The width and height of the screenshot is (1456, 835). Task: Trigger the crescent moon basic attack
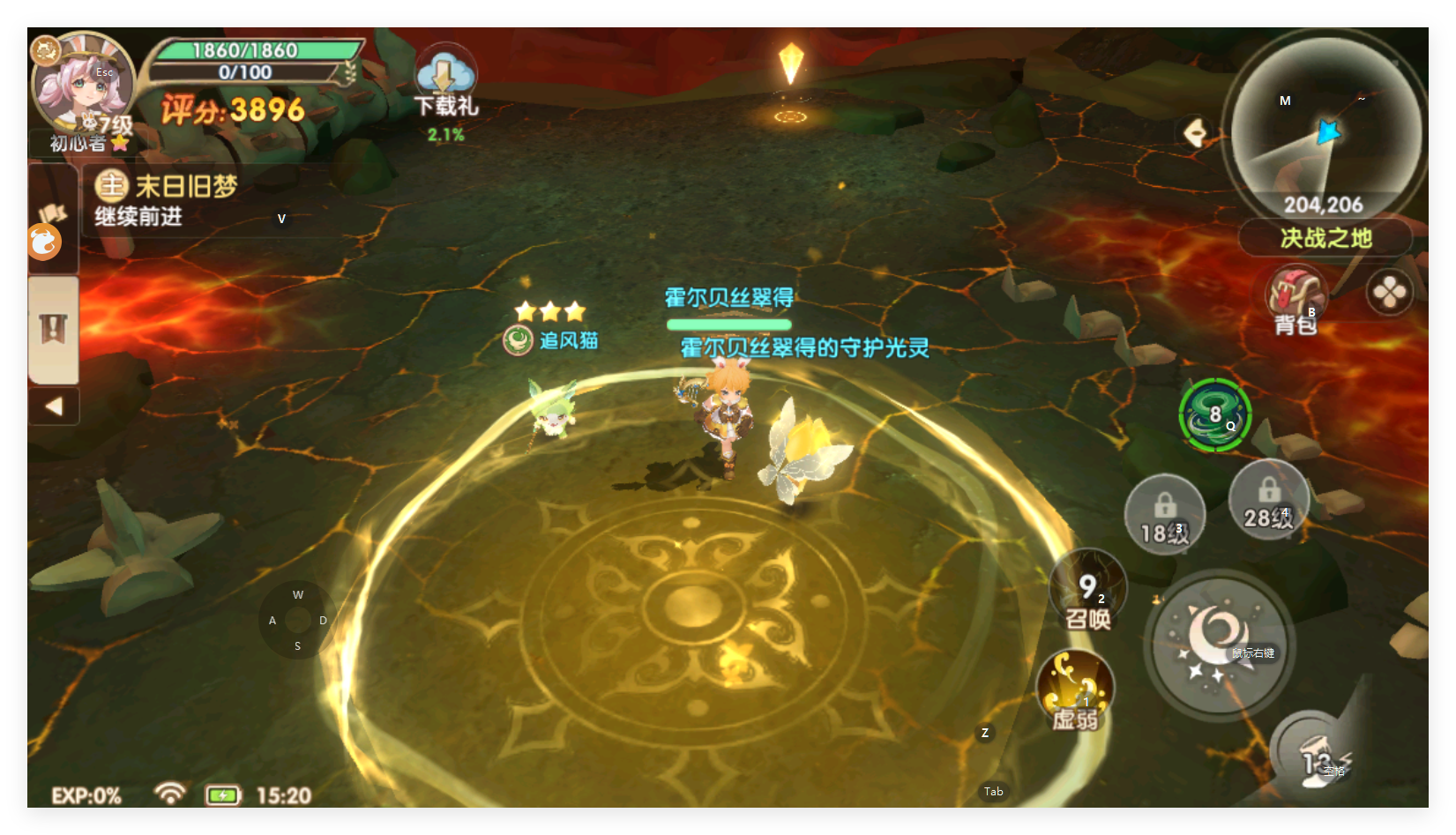click(x=1219, y=643)
